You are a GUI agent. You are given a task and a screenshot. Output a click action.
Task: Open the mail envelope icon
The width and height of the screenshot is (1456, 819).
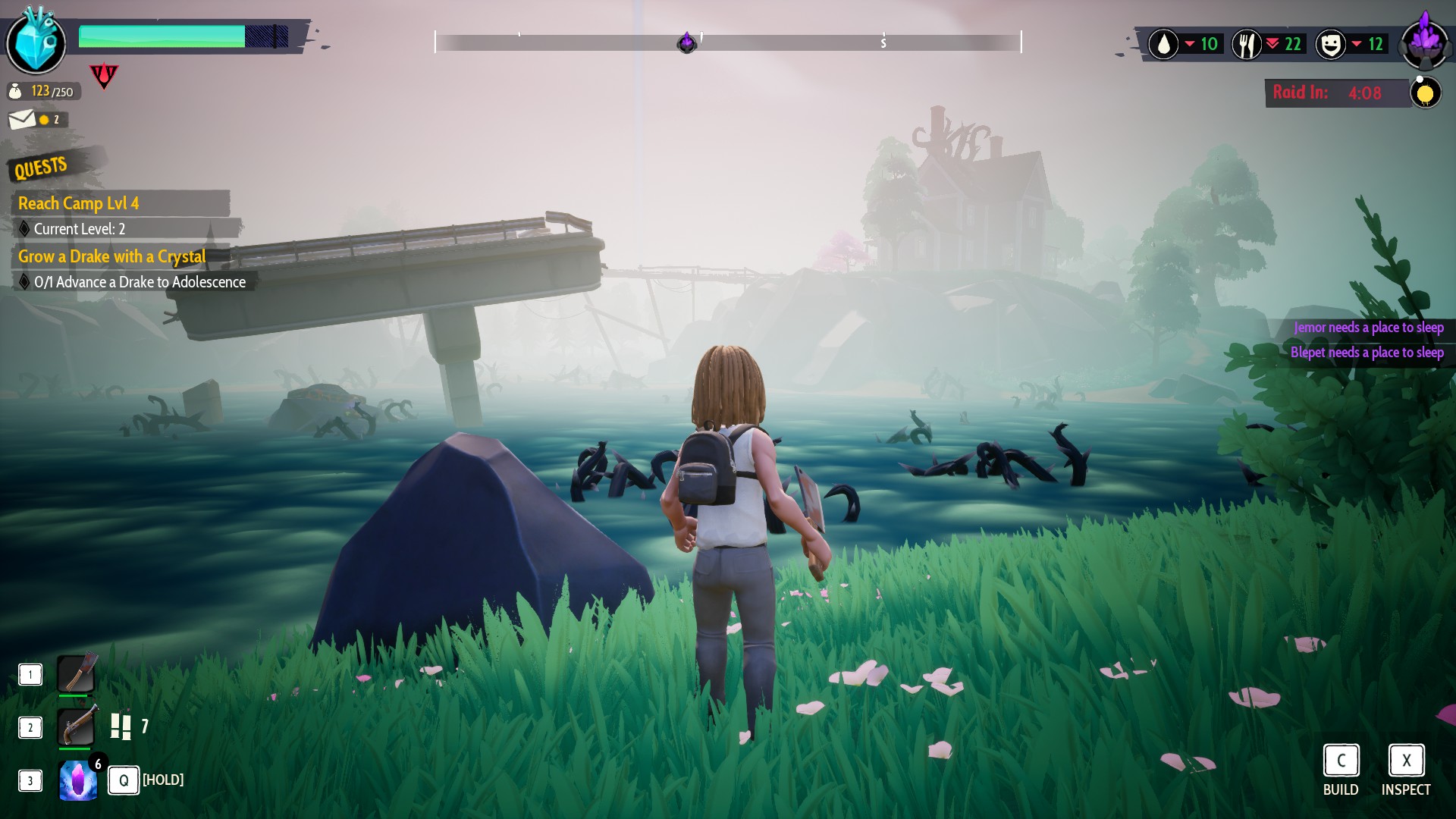point(22,119)
